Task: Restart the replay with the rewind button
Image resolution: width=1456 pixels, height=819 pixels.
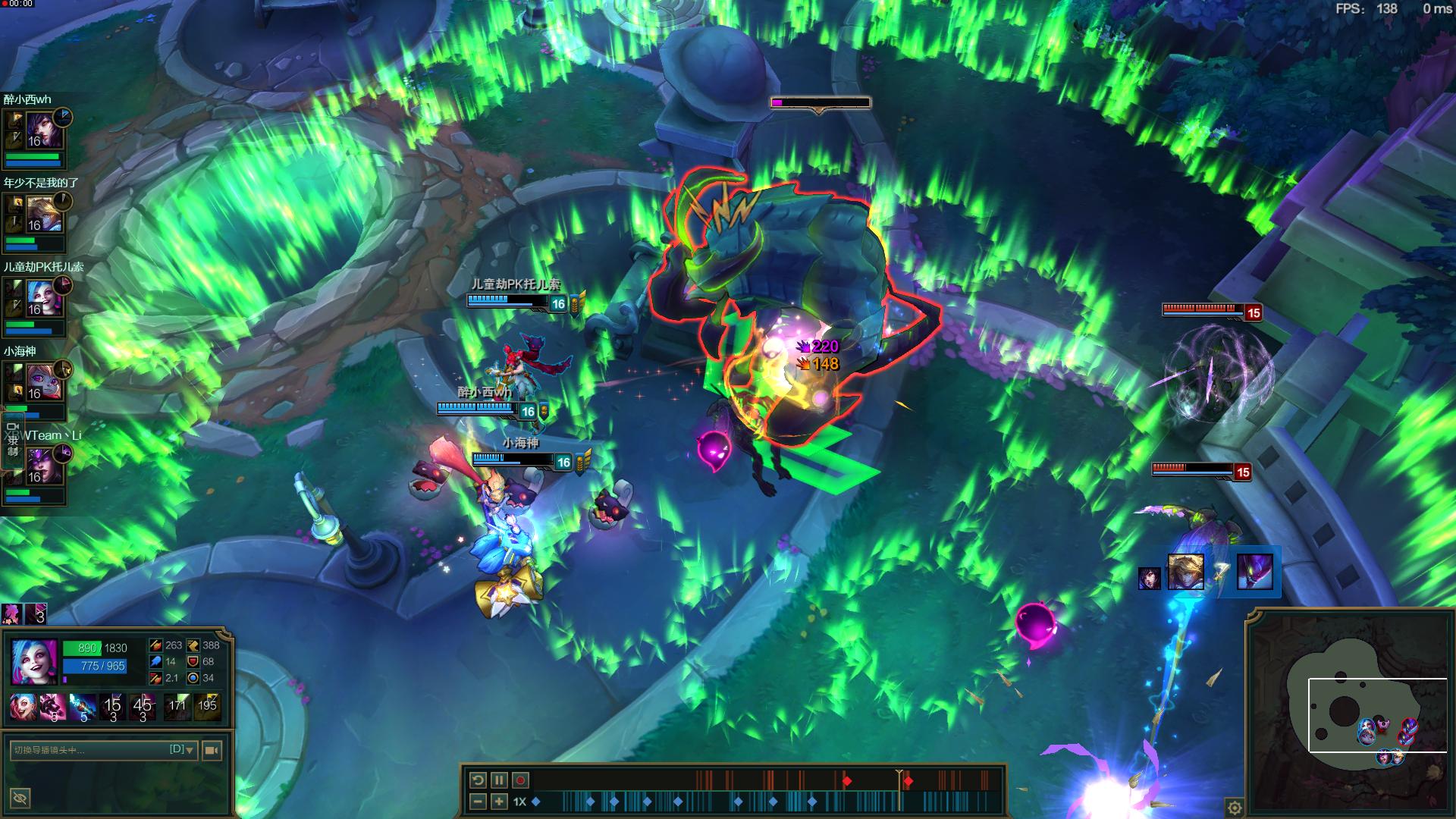Action: click(x=478, y=780)
